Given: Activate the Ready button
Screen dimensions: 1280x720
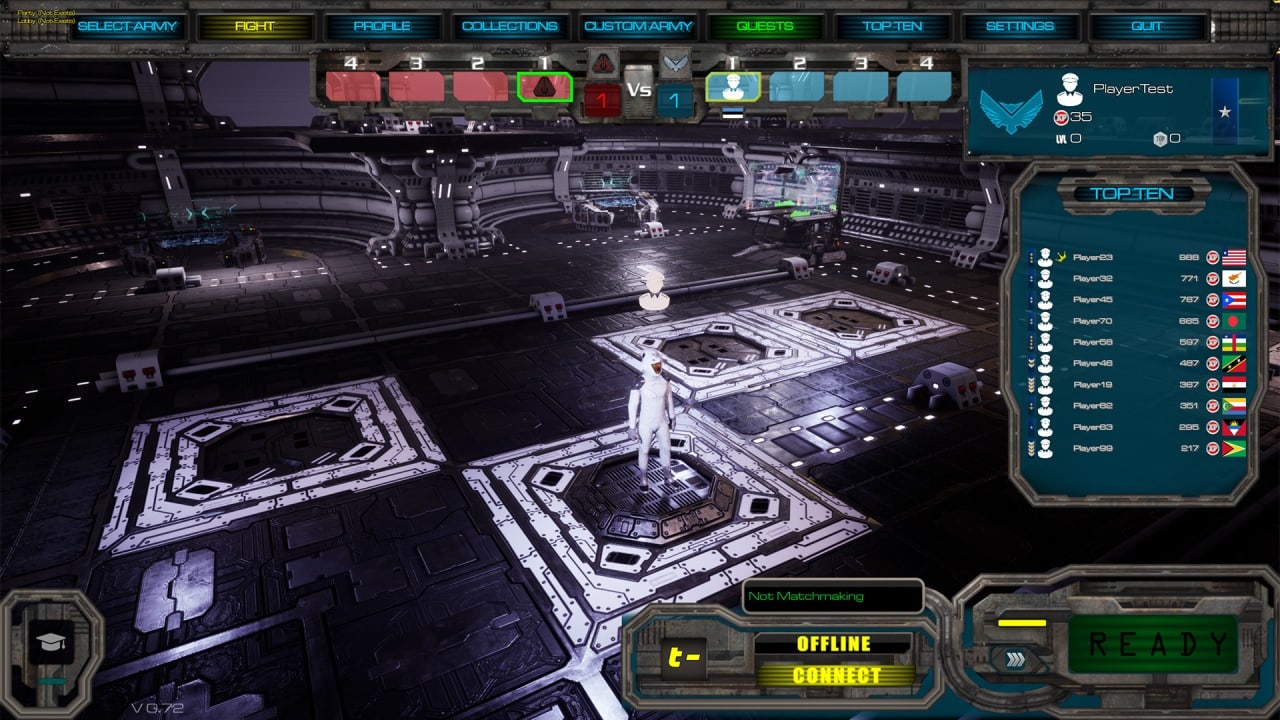Looking at the screenshot, I should coord(1158,645).
